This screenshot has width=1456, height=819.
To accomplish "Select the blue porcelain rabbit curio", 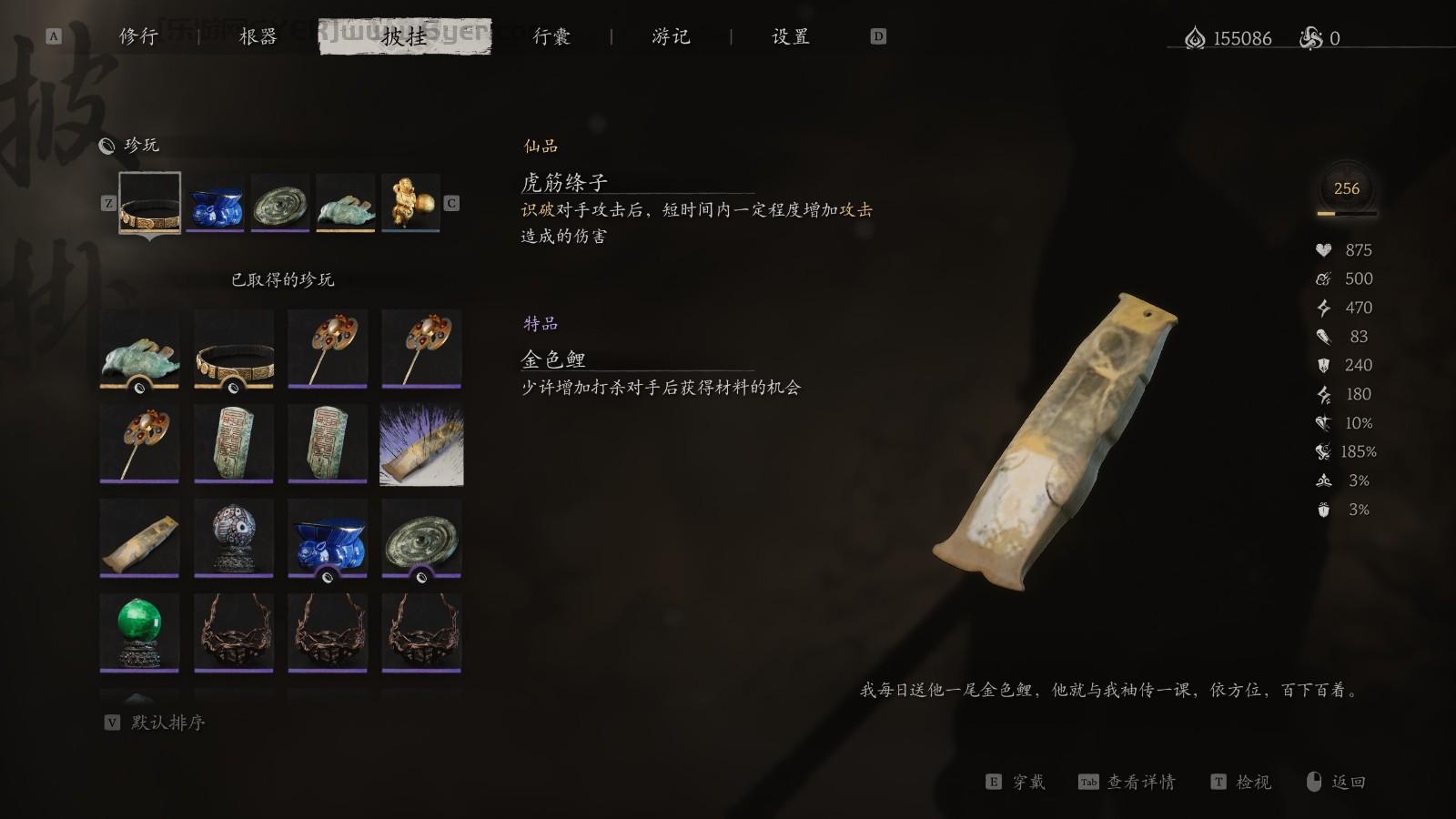I will coord(328,537).
